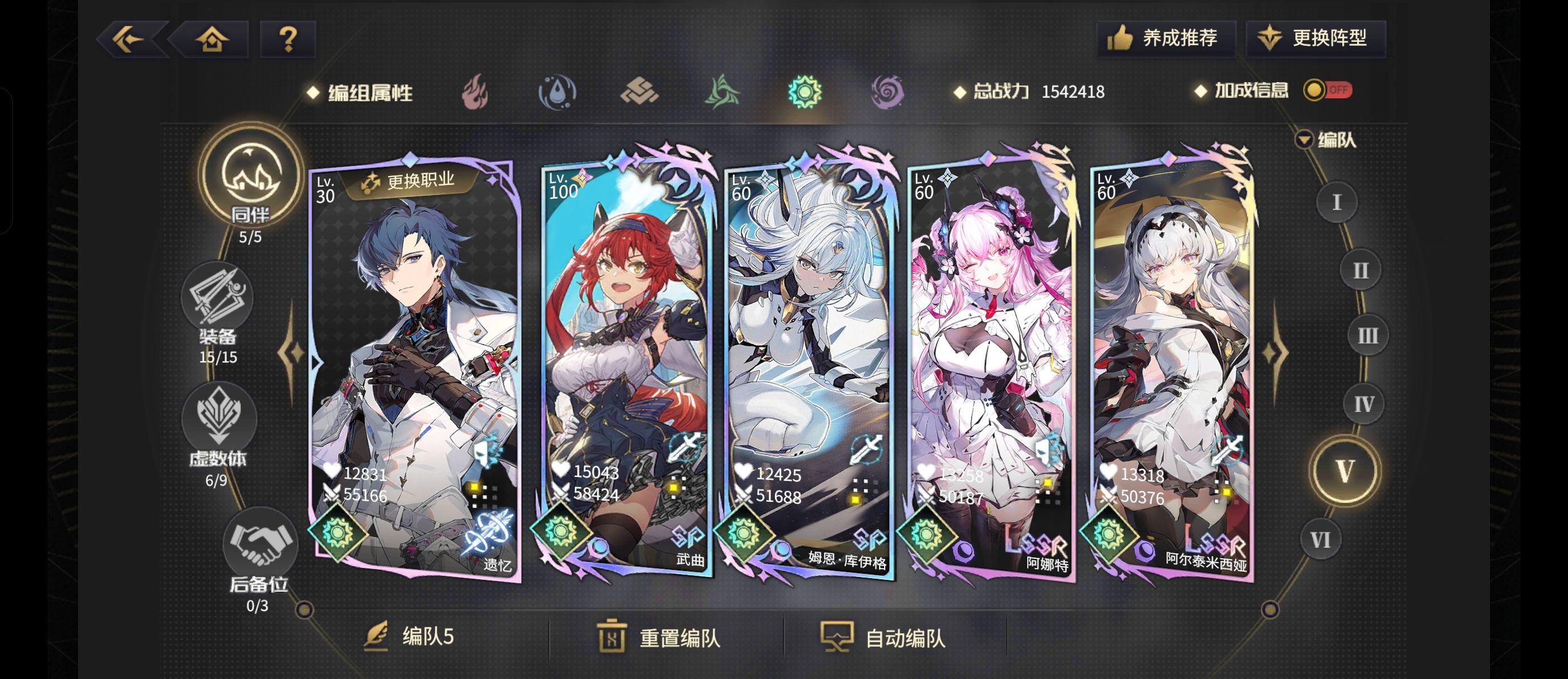
Task: Switch to team slot II
Action: click(1362, 270)
